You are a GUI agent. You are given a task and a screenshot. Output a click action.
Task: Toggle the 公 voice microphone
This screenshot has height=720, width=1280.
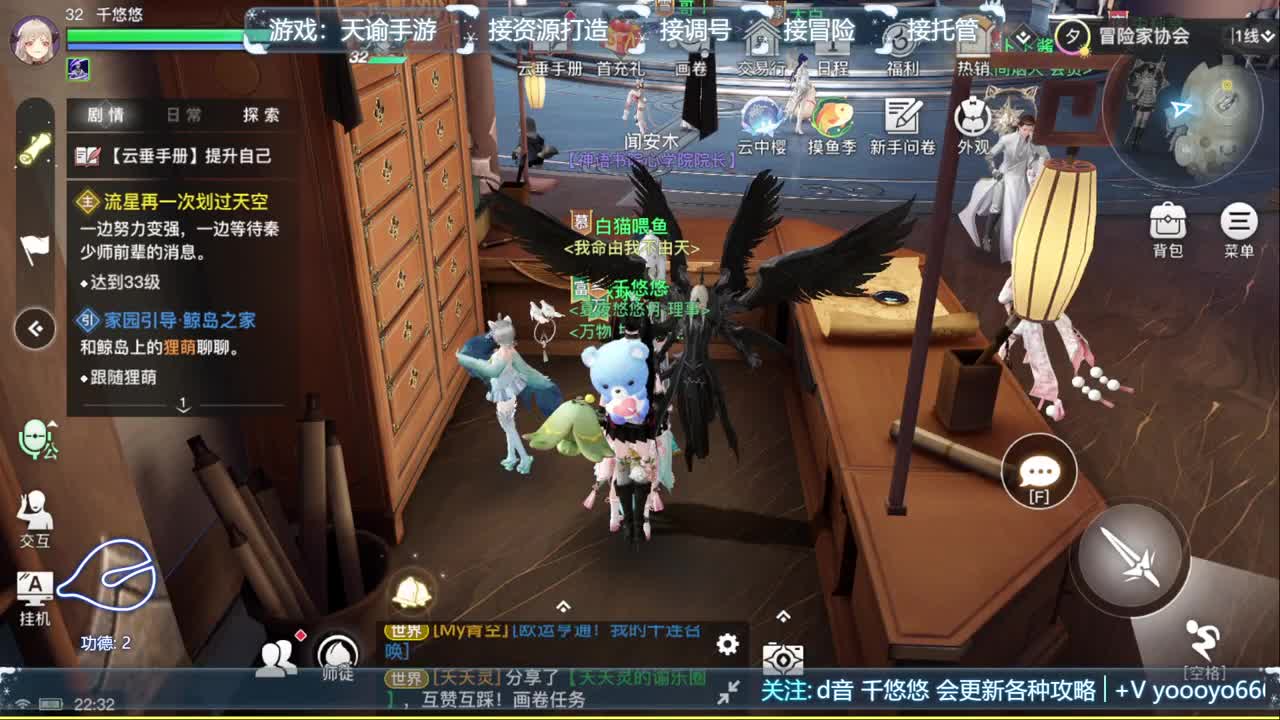[37, 440]
